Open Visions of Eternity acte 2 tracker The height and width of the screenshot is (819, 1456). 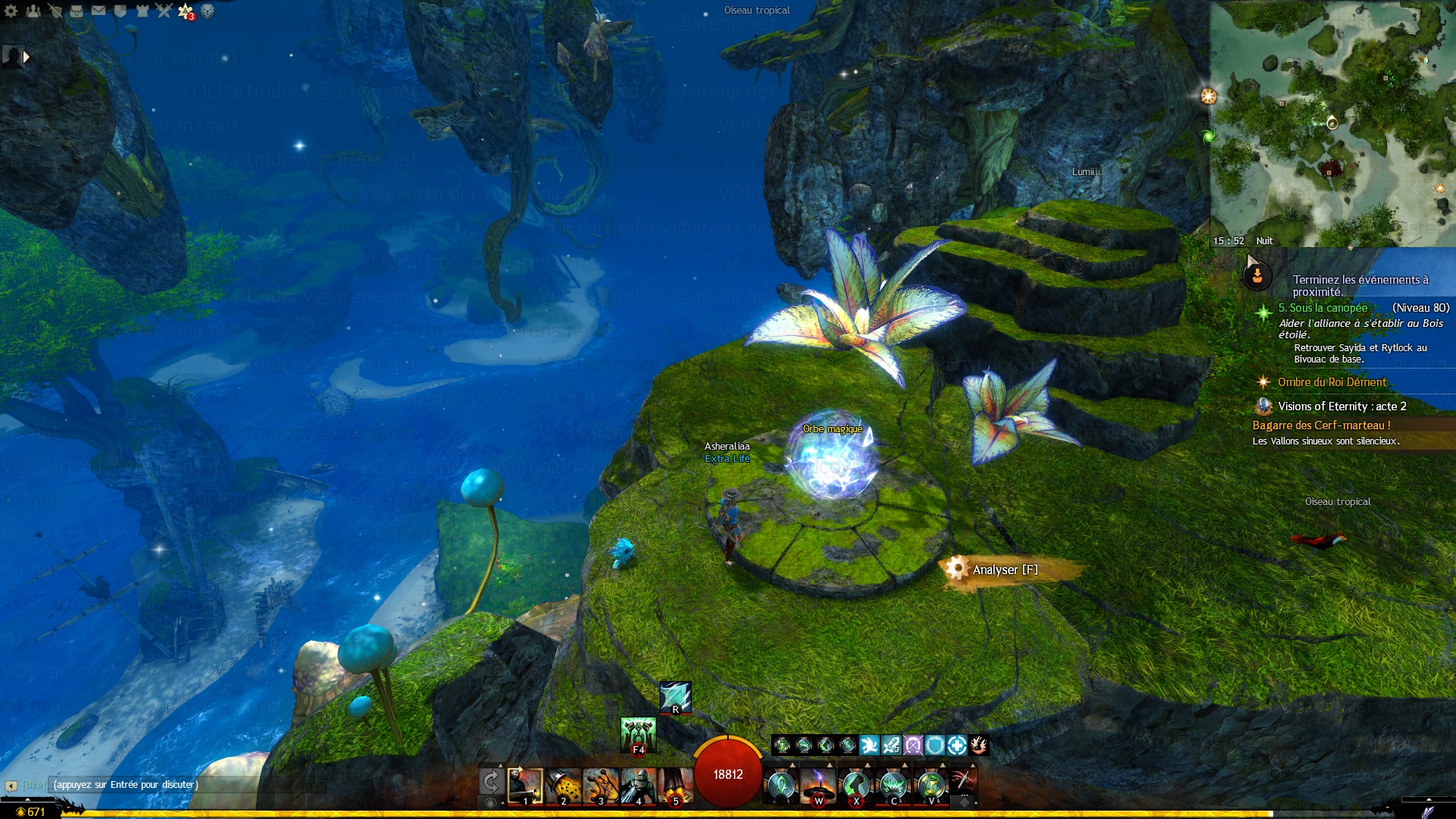coord(1341,406)
